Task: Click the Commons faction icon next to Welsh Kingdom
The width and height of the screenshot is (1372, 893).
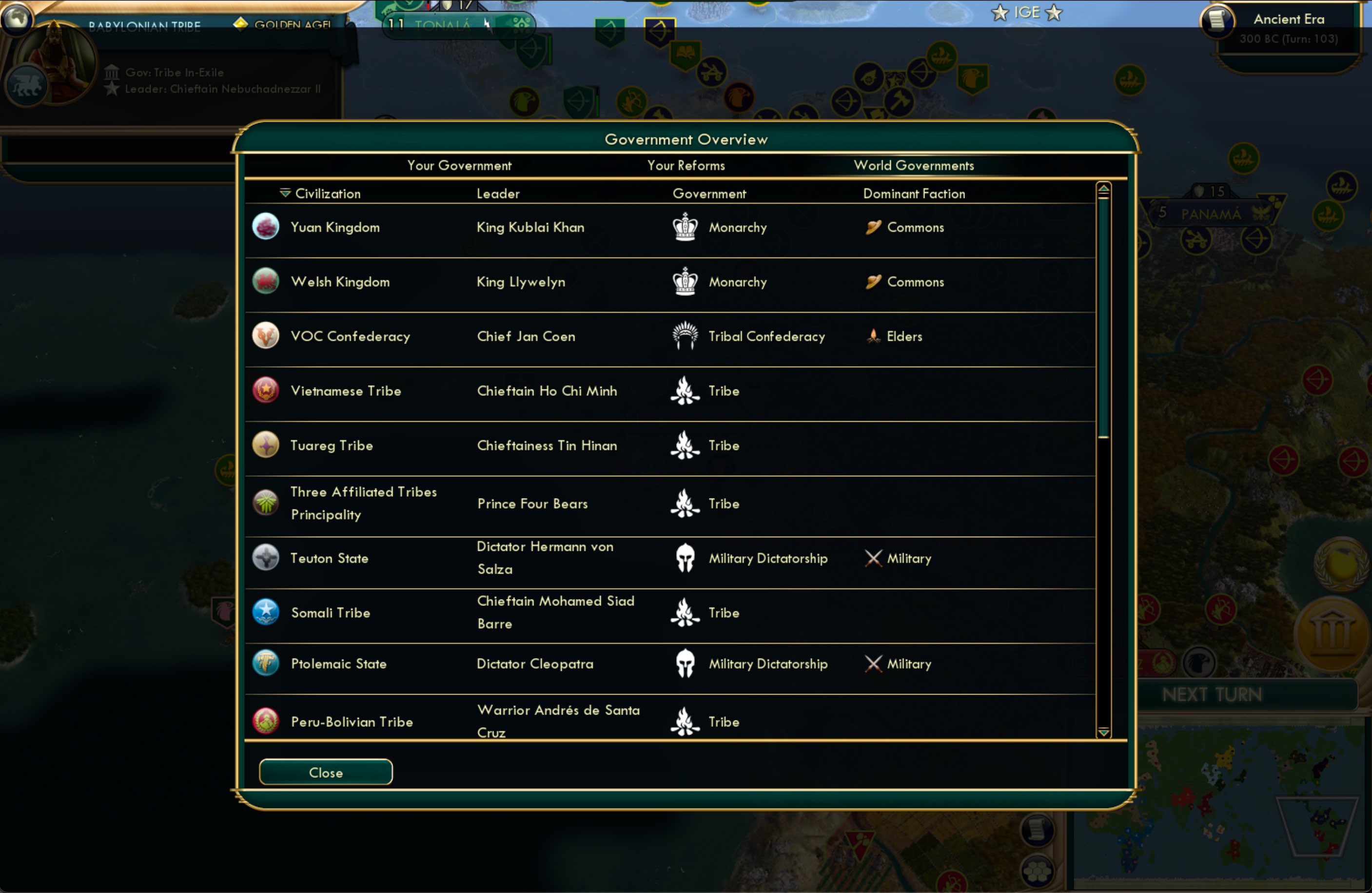Action: click(873, 282)
